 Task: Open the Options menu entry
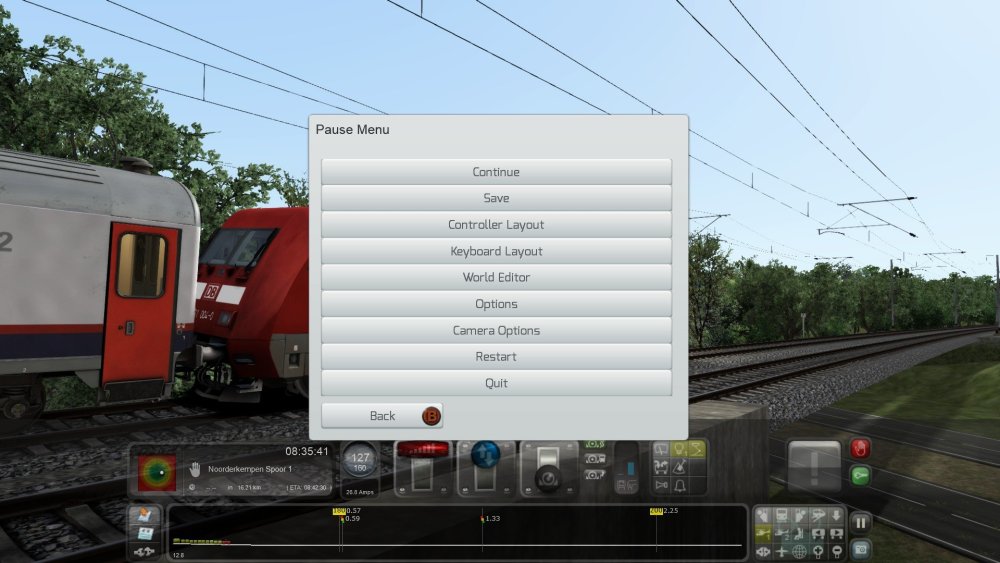tap(496, 304)
